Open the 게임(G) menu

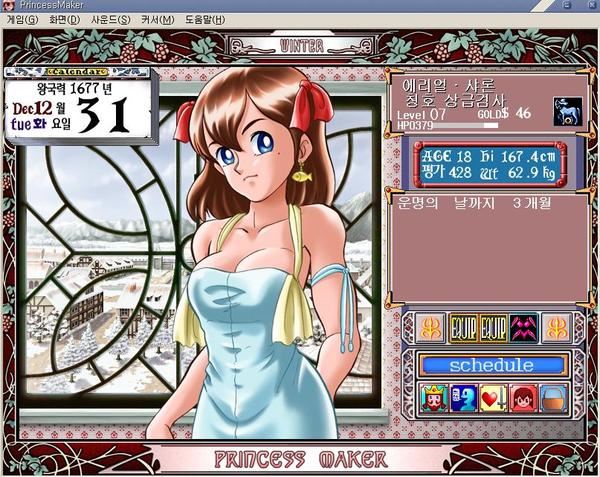[22, 19]
